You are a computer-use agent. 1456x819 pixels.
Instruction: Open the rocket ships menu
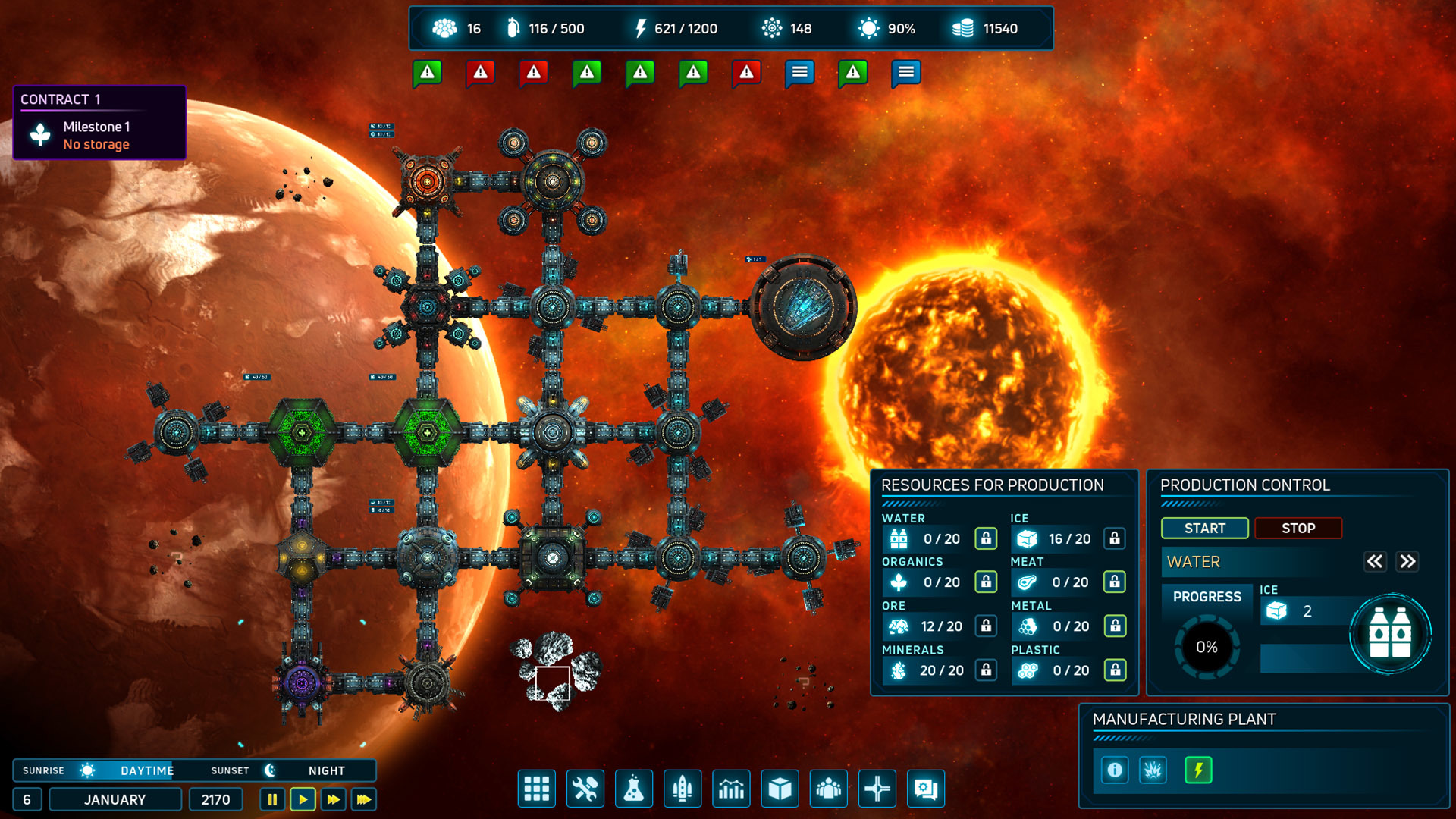pos(682,789)
